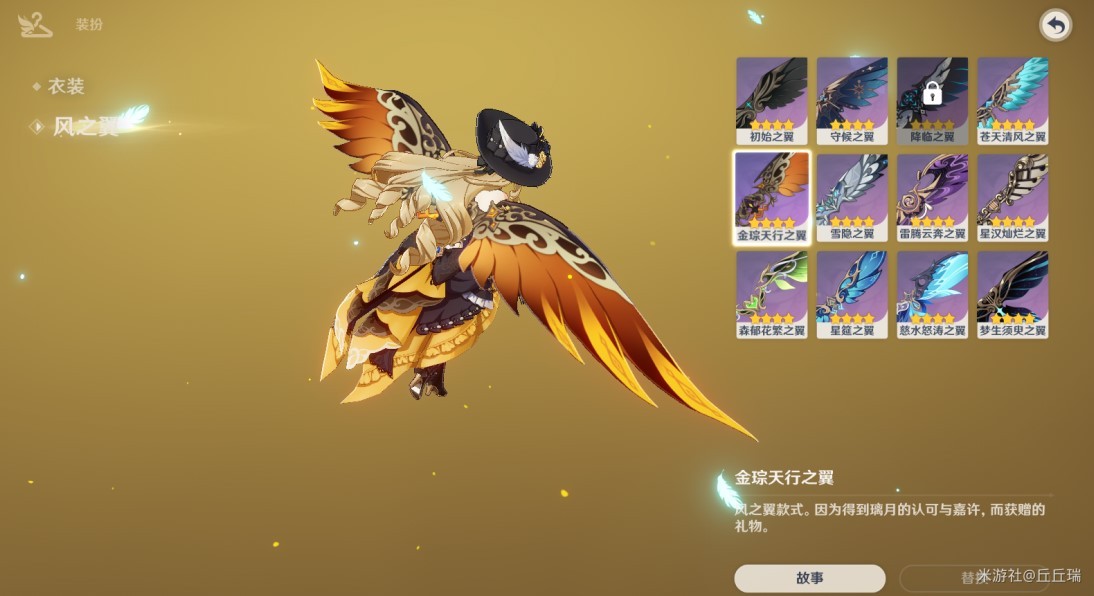
Task: Select the highlighted 金琮天行之翼 glider
Action: [771, 197]
